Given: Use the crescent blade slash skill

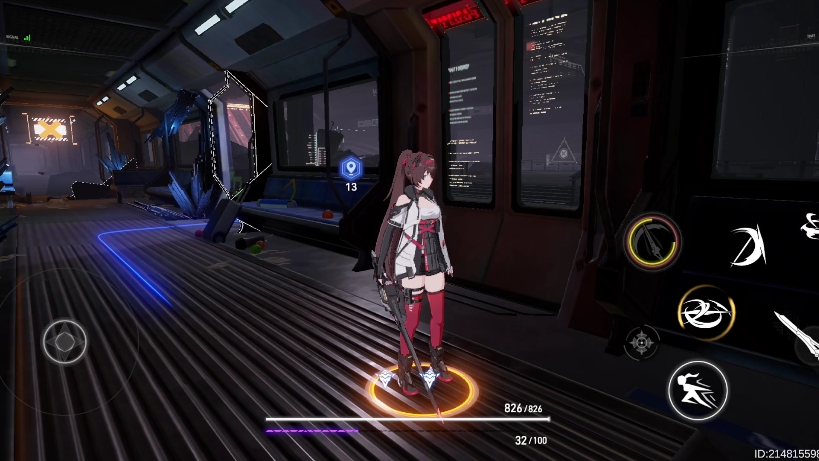Looking at the screenshot, I should coord(746,246).
